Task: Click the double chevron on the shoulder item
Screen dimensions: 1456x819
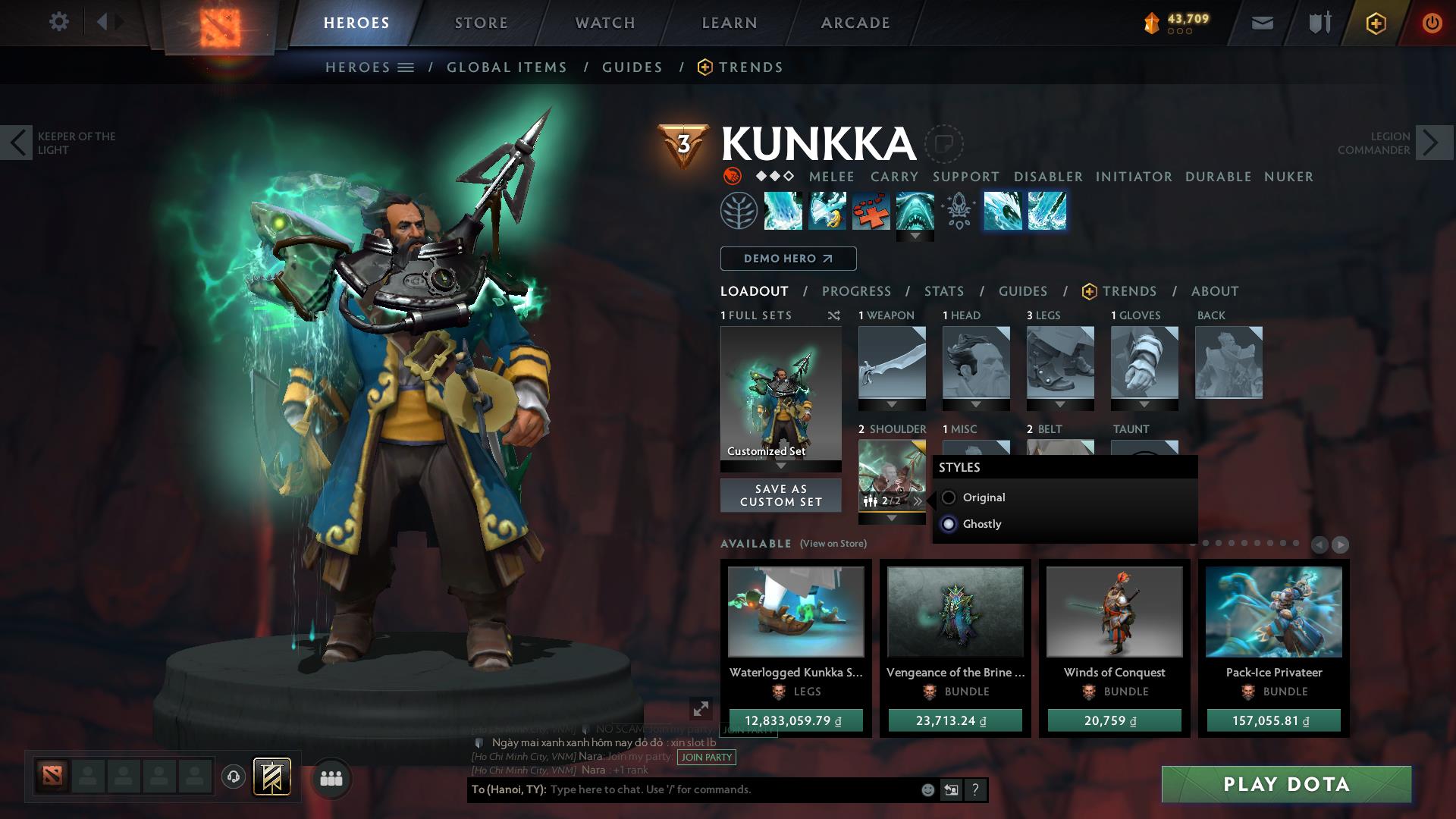Action: coord(918,500)
